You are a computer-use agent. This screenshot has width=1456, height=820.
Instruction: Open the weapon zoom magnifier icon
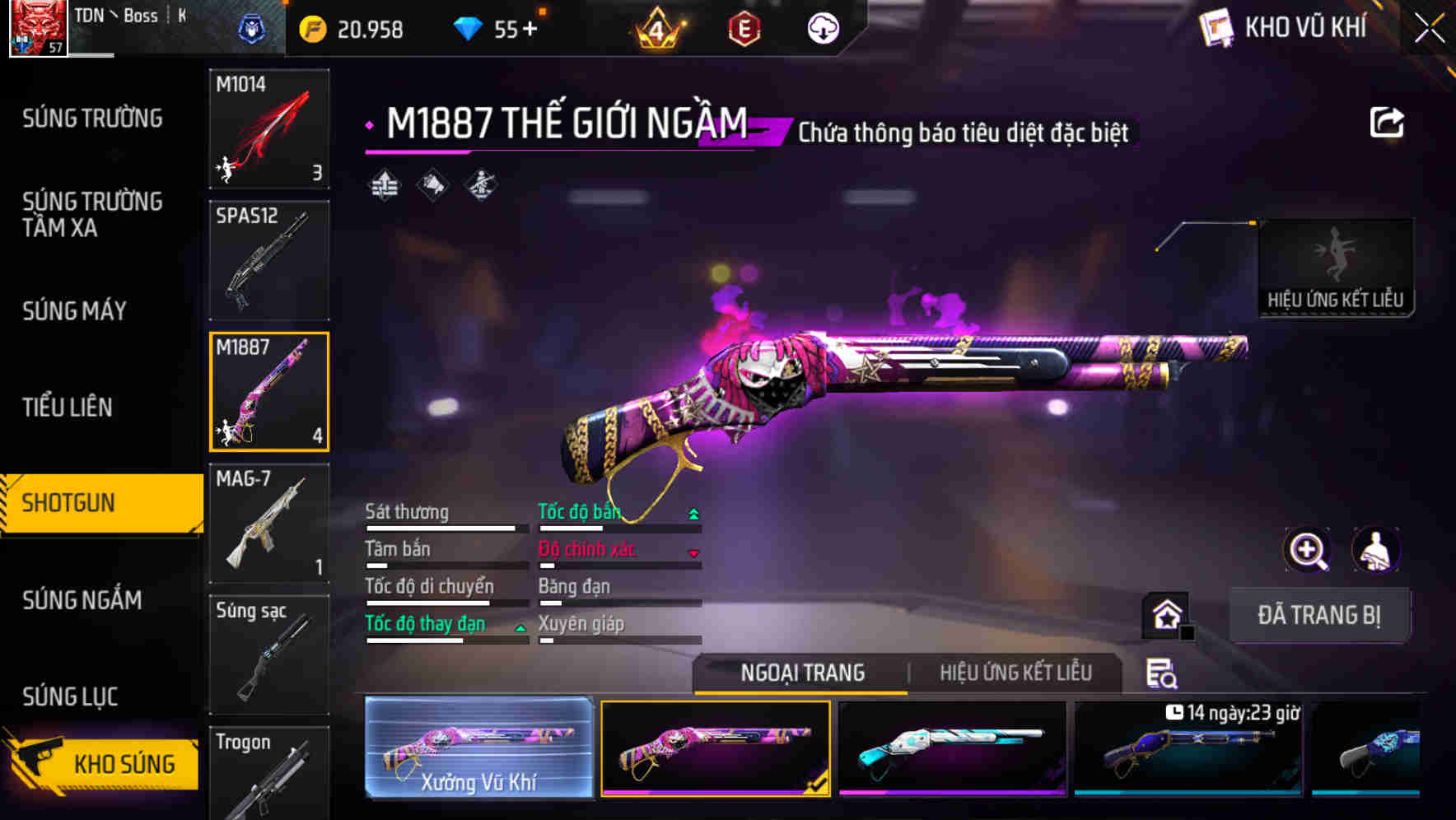tap(1306, 550)
